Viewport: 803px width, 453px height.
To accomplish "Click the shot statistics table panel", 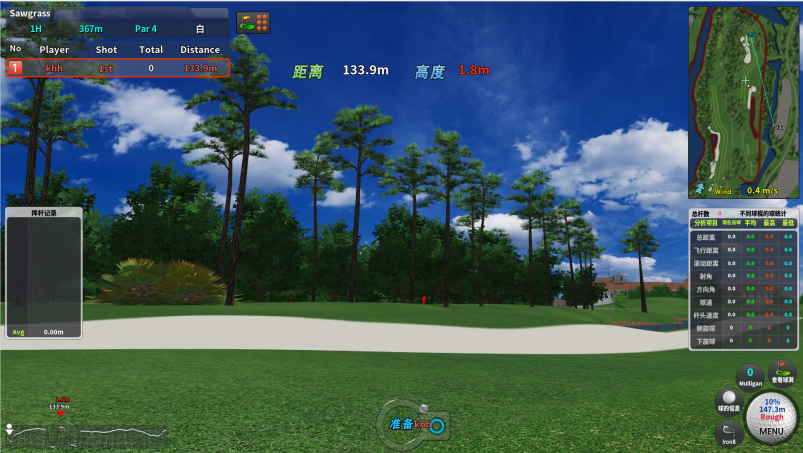I will click(x=743, y=280).
